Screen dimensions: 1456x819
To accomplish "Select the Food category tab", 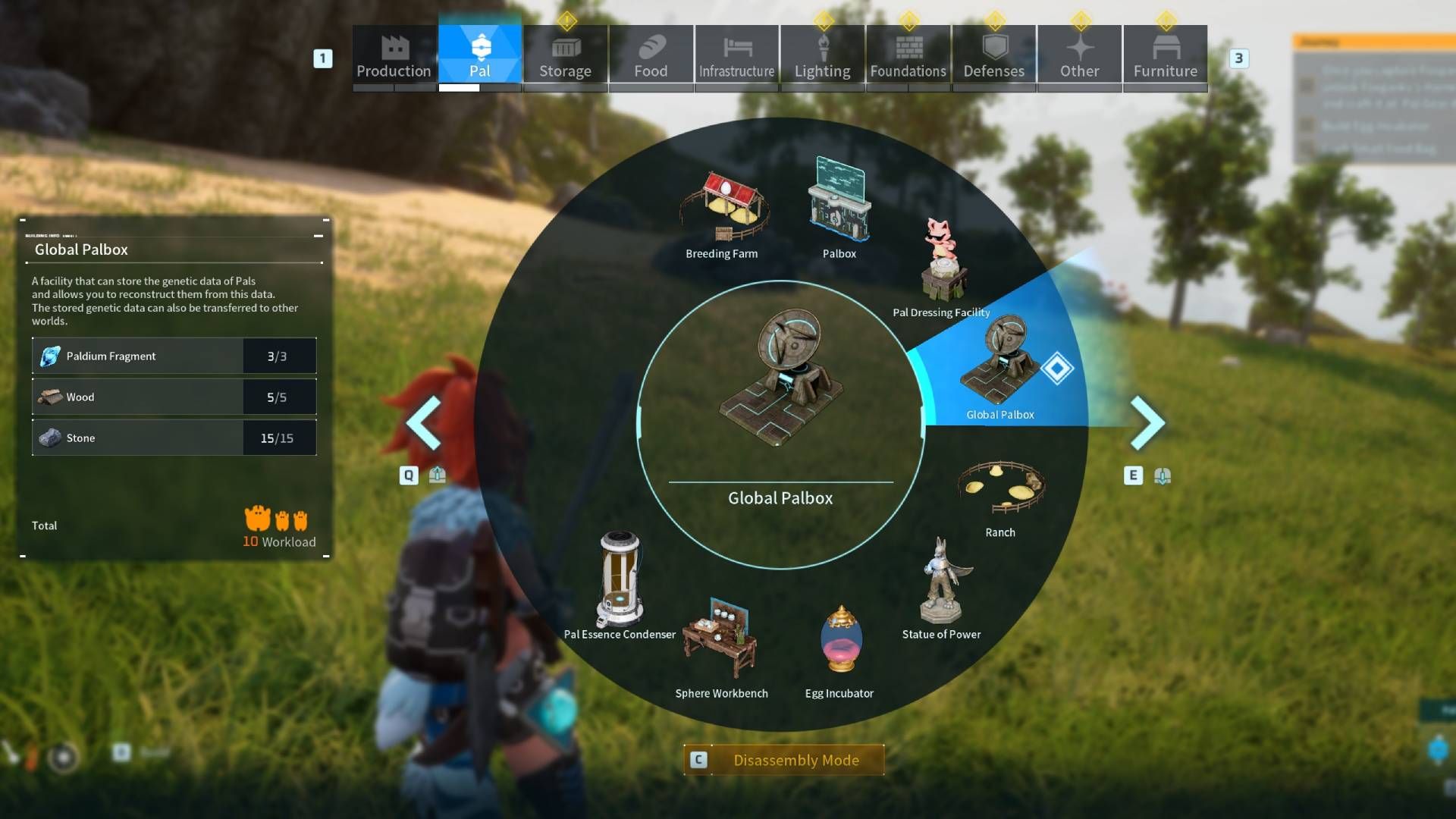I will tap(651, 56).
